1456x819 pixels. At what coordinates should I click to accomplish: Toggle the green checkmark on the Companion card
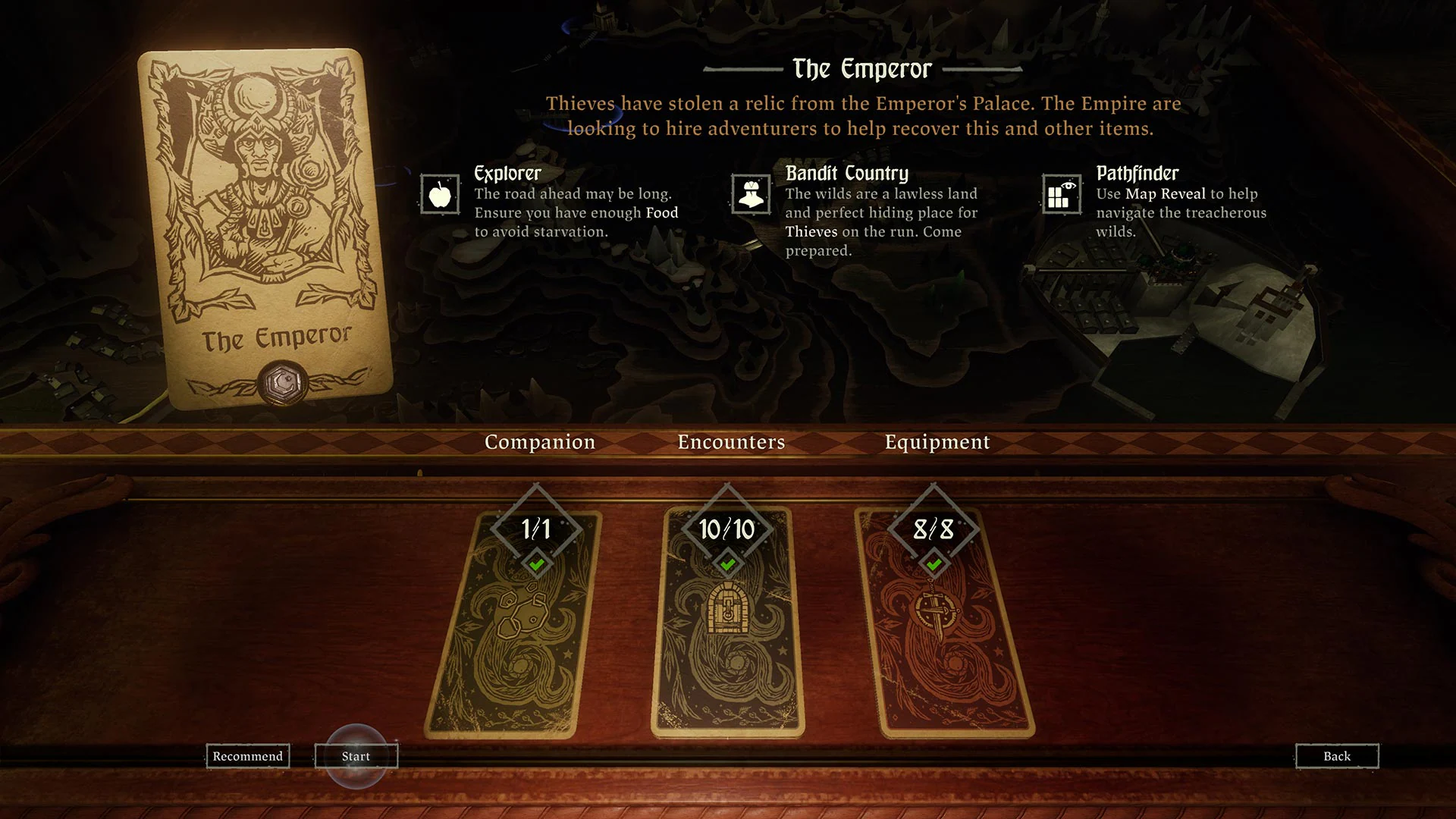538,564
